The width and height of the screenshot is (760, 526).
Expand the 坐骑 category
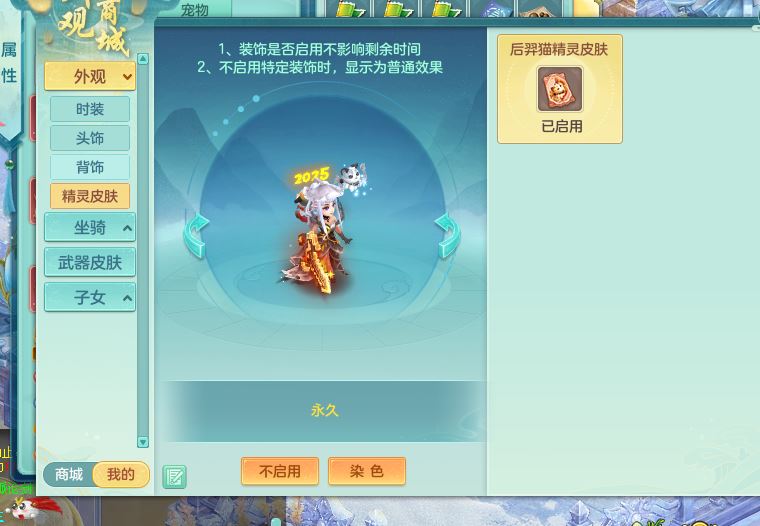pyautogui.click(x=90, y=228)
